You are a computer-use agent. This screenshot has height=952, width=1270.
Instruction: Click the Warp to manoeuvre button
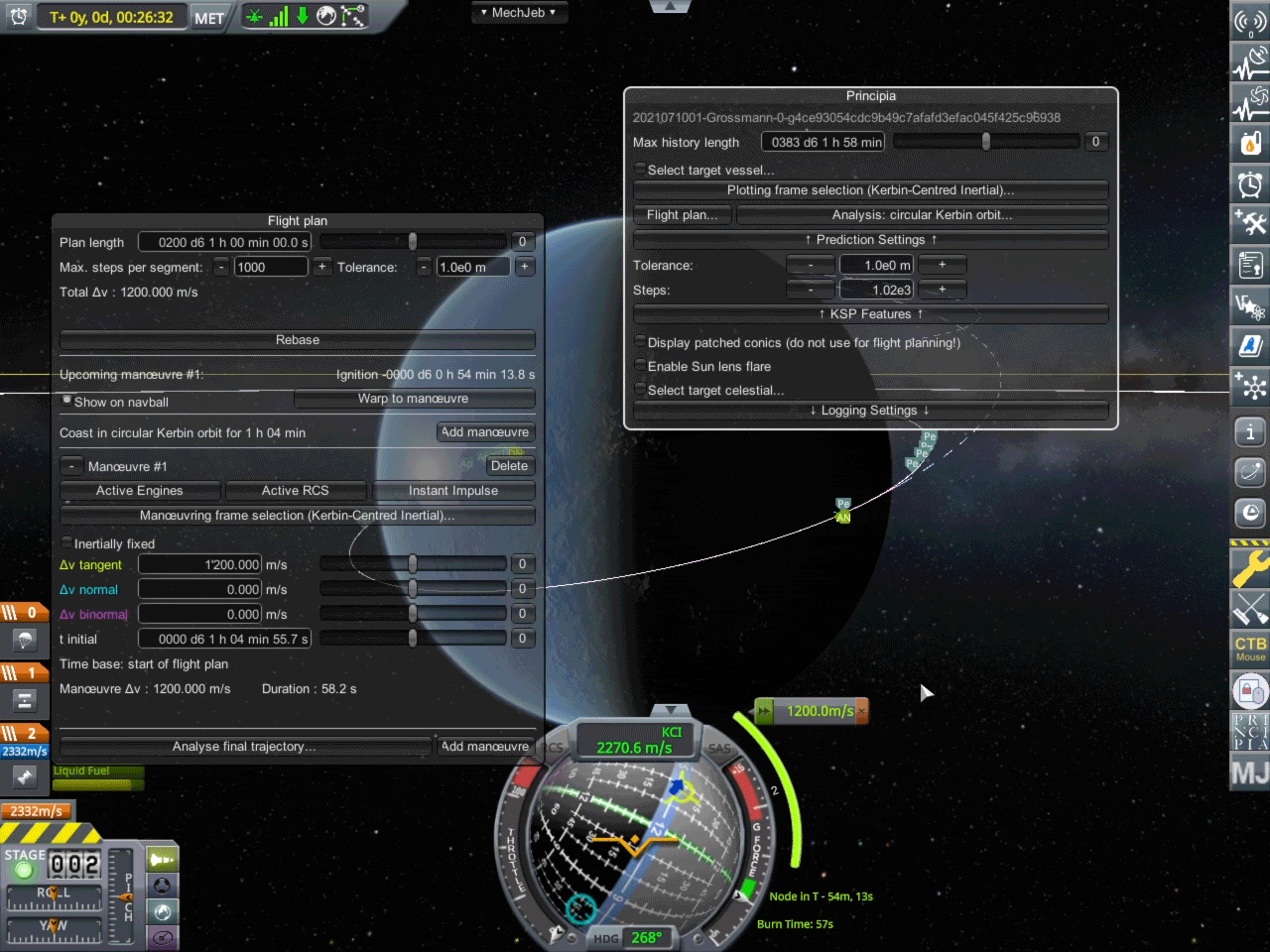coord(414,398)
